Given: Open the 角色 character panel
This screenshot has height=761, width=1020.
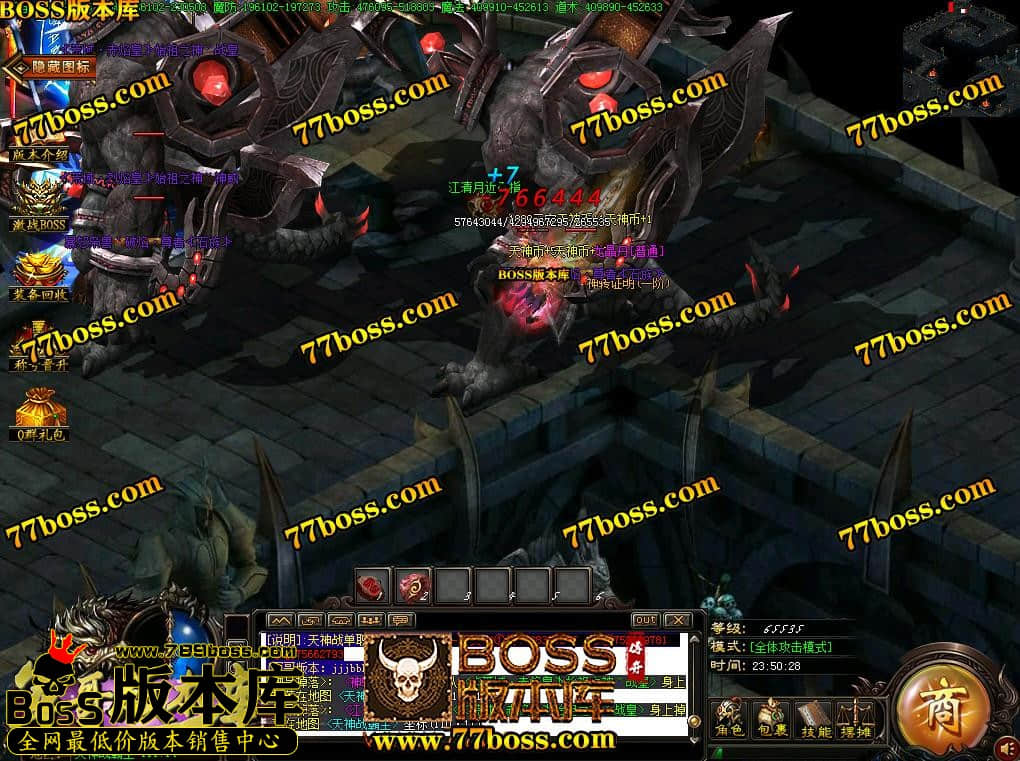Looking at the screenshot, I should 731,716.
